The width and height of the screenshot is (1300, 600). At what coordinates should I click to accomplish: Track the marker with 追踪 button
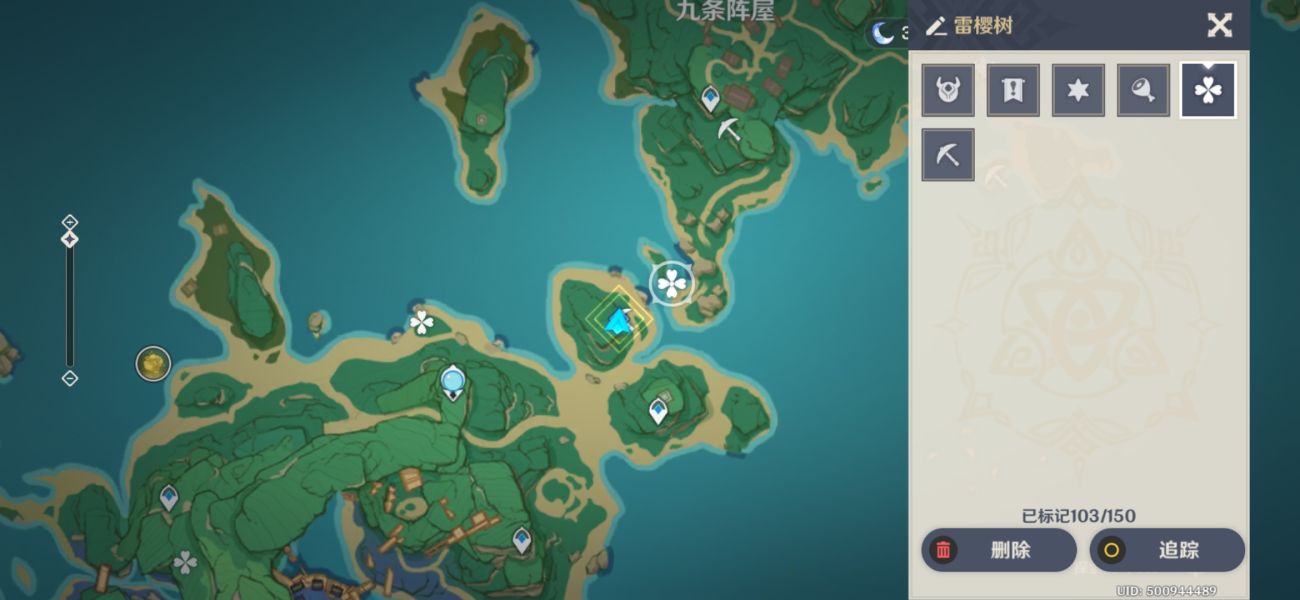pos(1166,550)
